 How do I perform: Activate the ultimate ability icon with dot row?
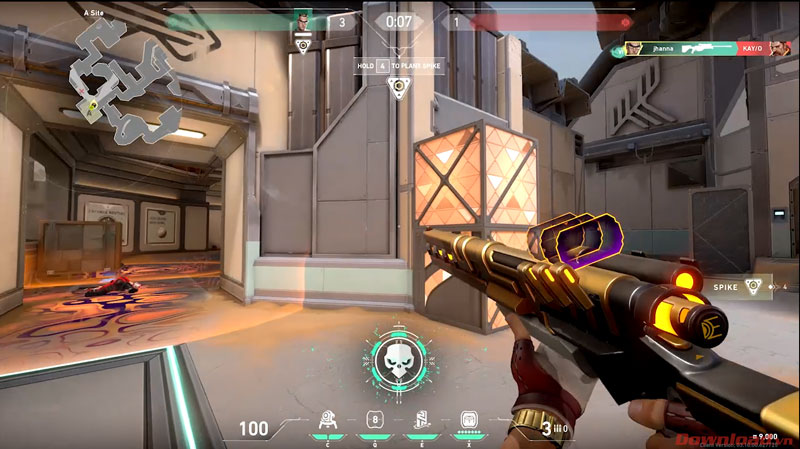pyautogui.click(x=468, y=420)
